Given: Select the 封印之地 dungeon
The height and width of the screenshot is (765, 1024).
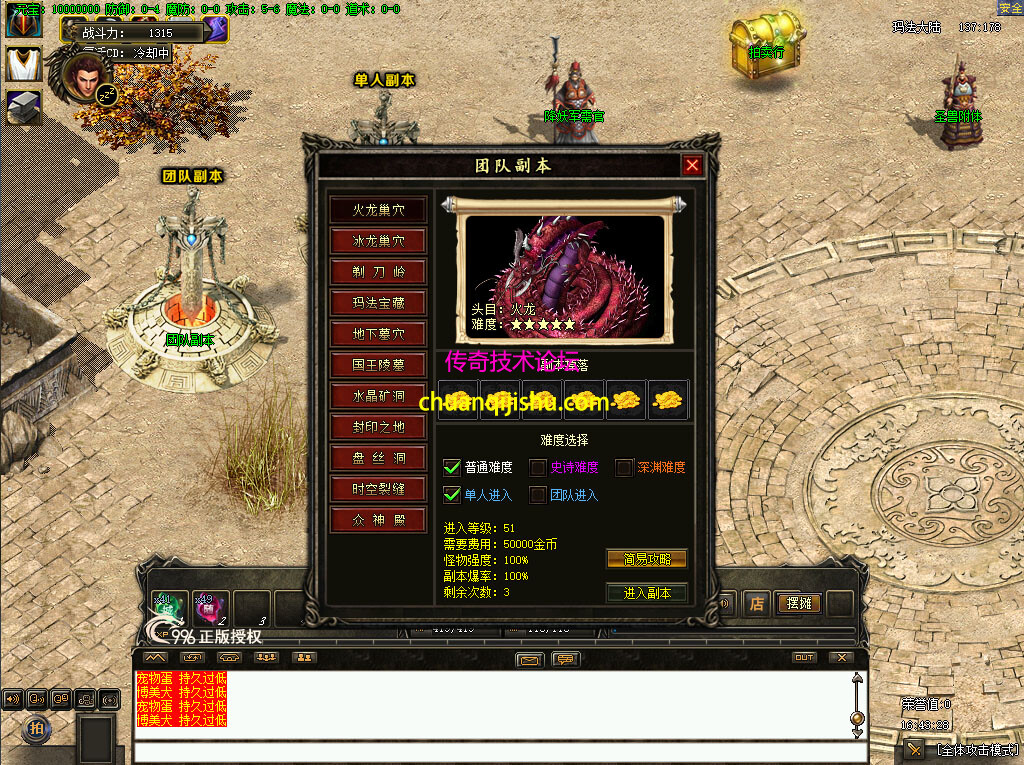Looking at the screenshot, I should click(378, 427).
